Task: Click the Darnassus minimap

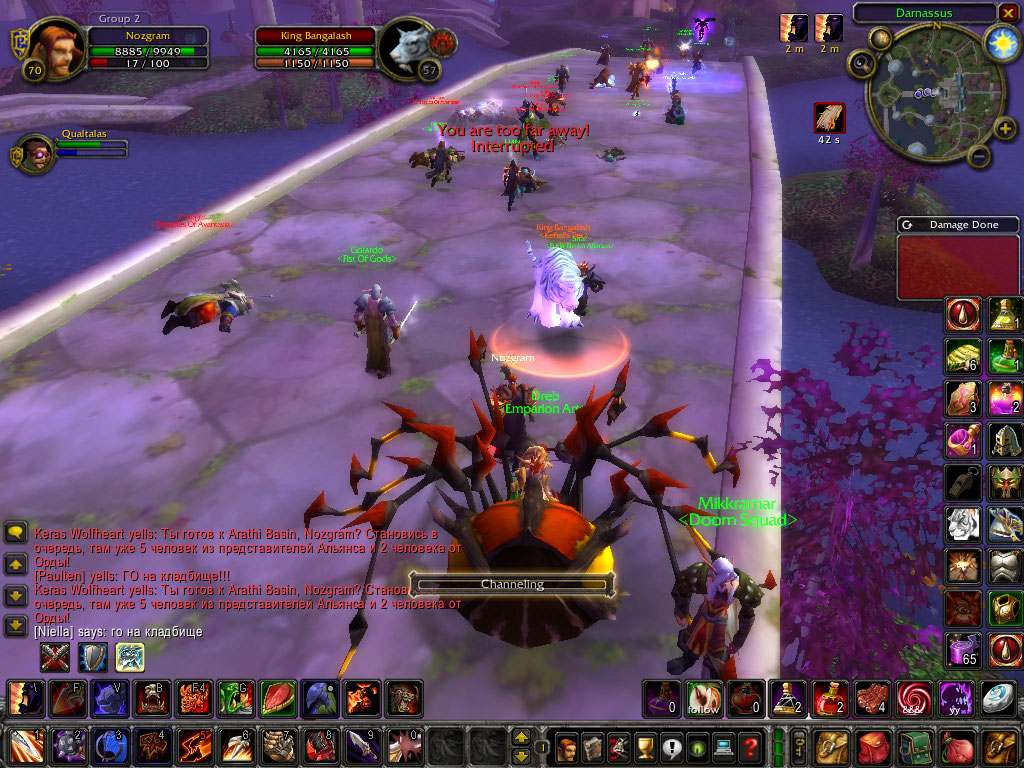Action: (x=930, y=93)
